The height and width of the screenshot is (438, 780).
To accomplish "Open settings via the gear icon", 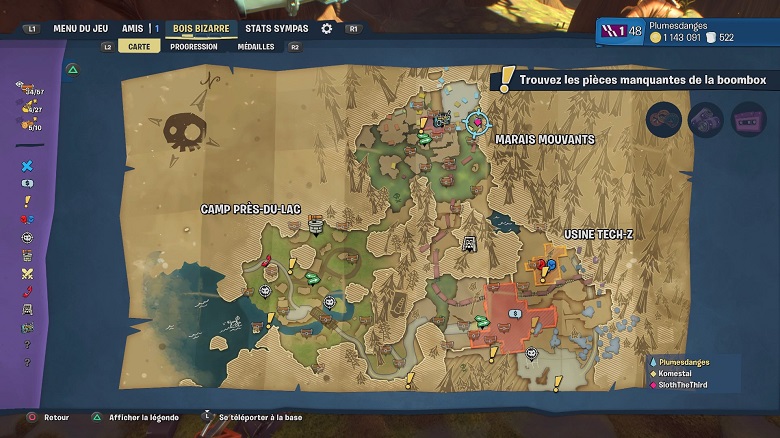I will tap(326, 29).
